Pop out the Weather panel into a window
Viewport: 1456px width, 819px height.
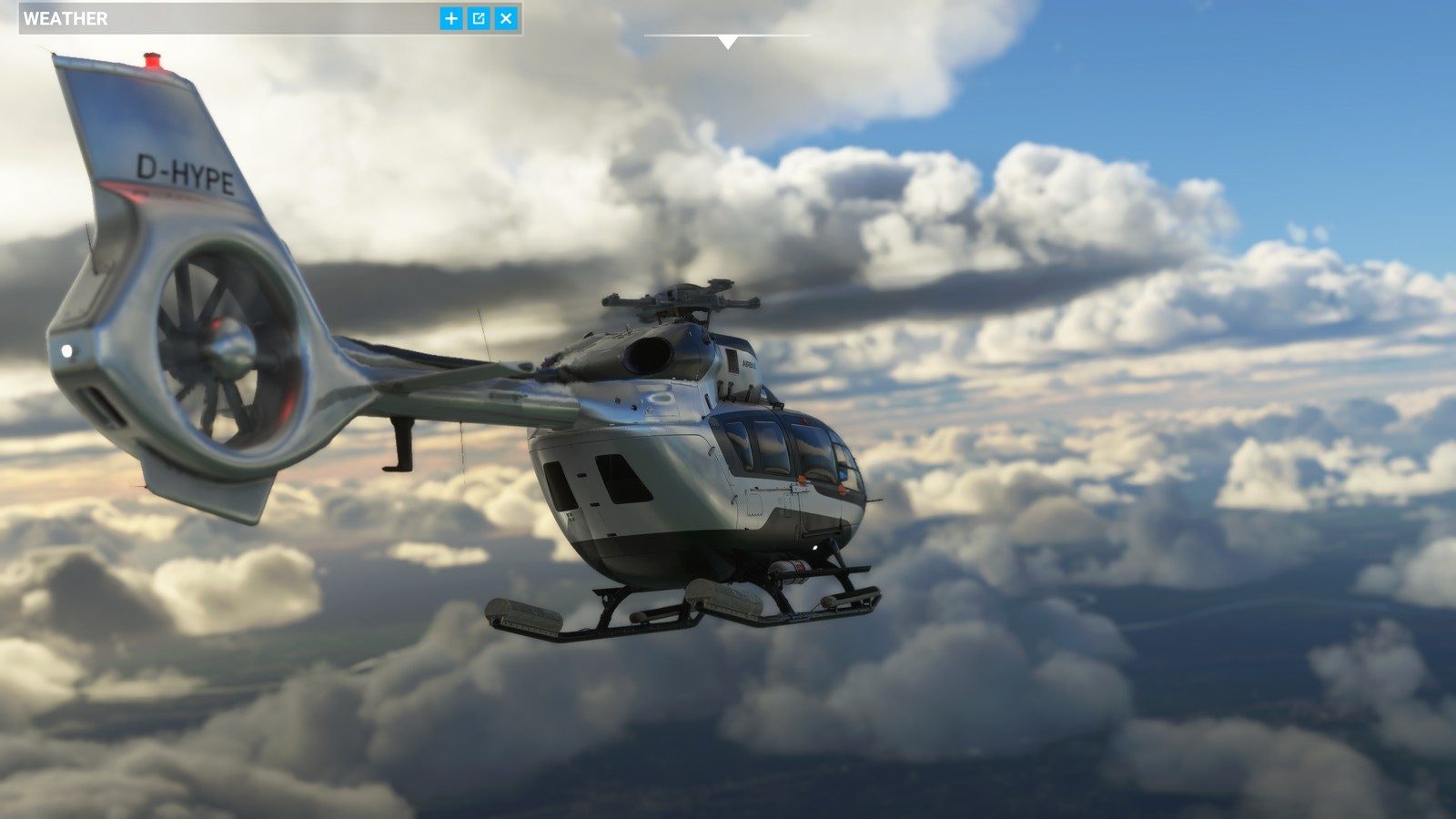pos(479,18)
